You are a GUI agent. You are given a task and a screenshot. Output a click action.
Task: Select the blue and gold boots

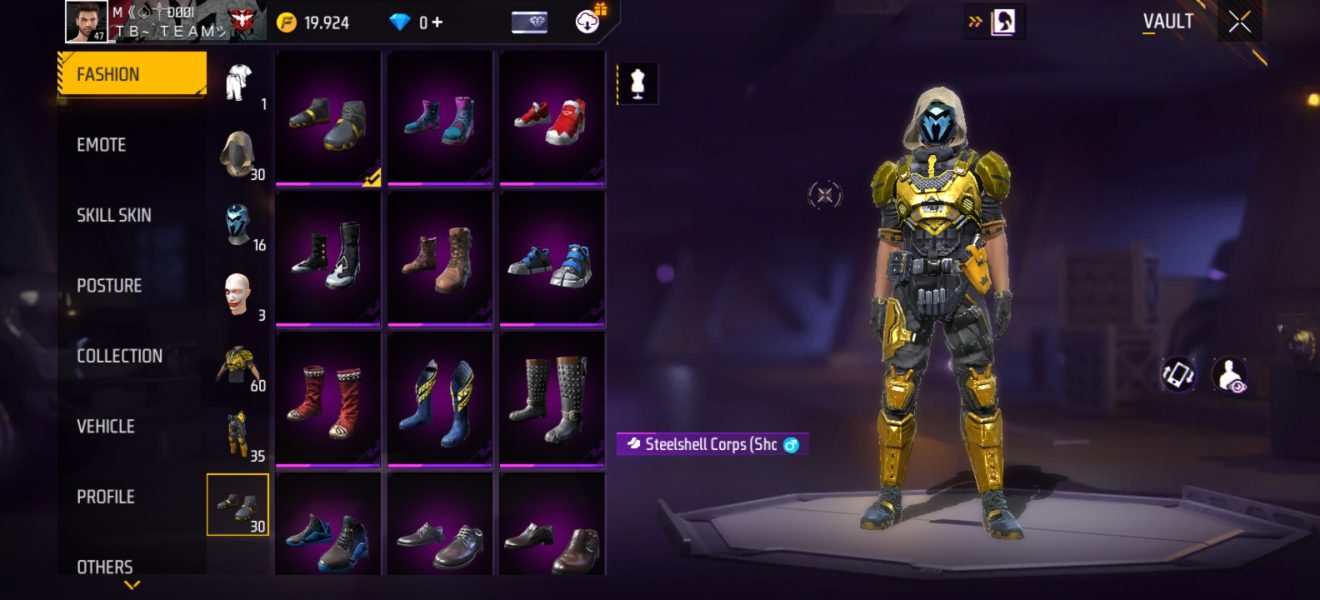tap(439, 399)
